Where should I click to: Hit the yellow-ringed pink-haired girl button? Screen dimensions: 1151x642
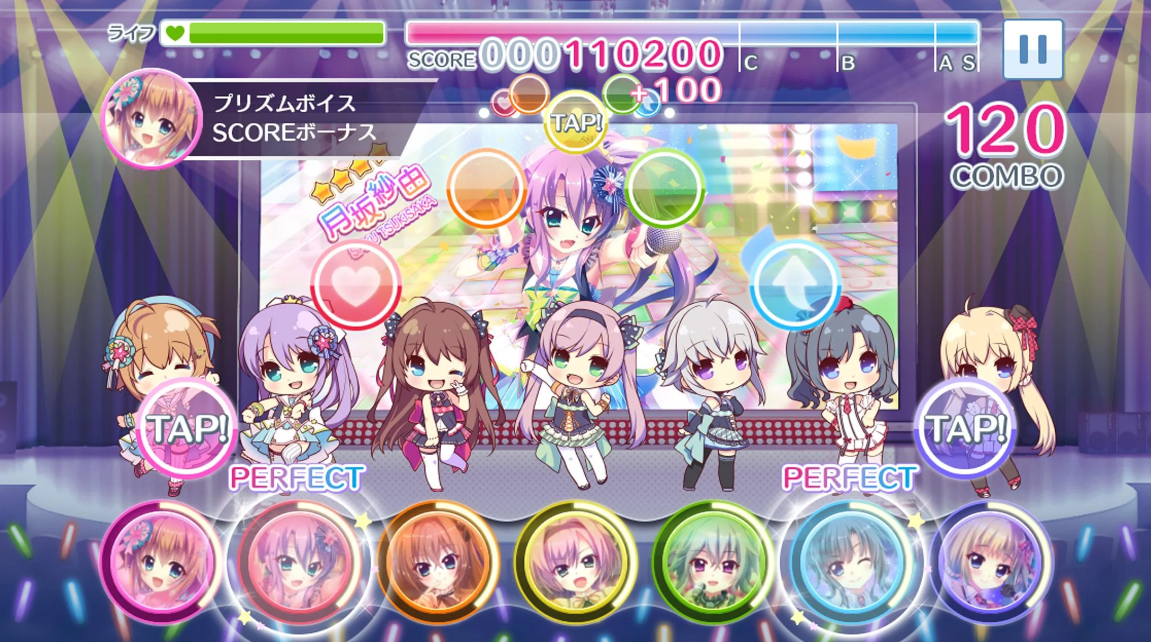[574, 560]
